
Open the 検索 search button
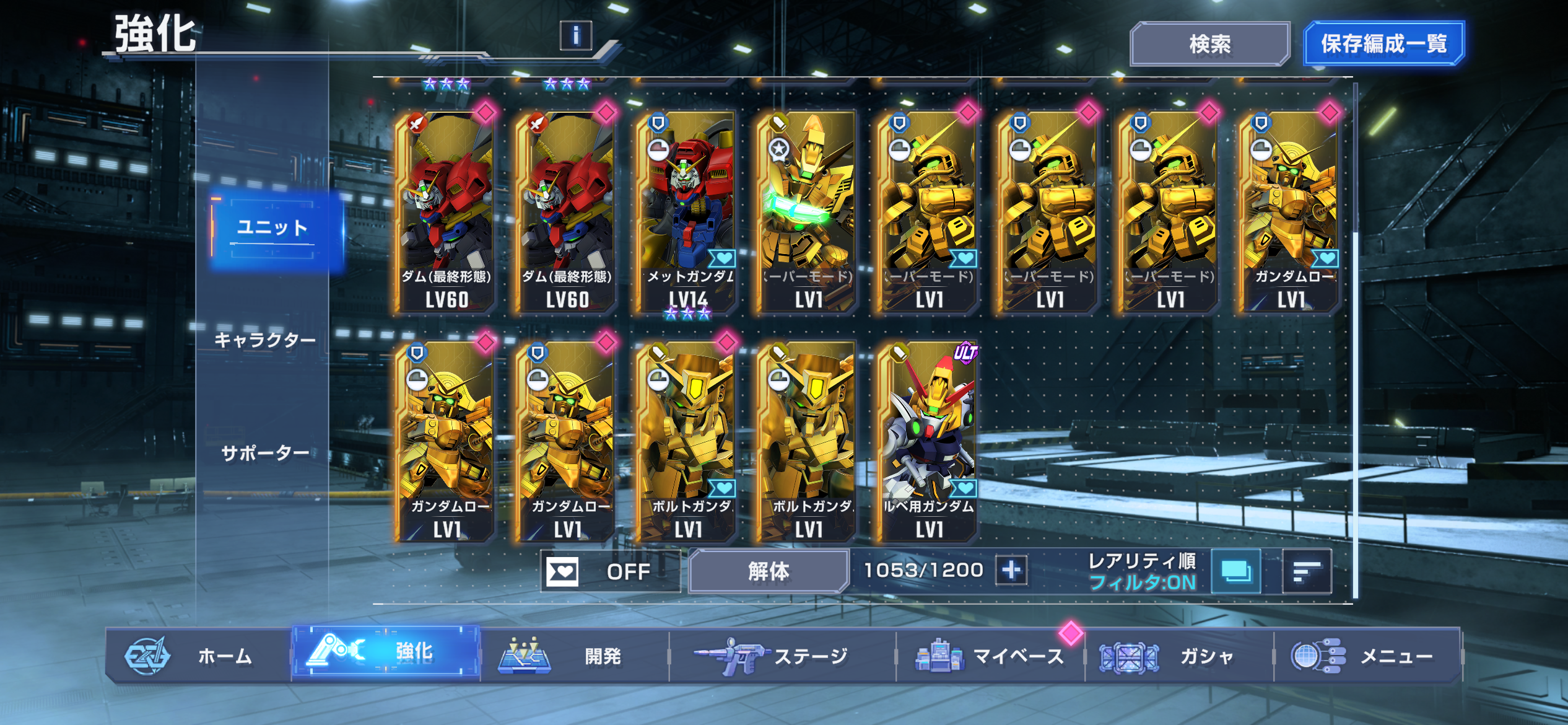click(x=1209, y=43)
